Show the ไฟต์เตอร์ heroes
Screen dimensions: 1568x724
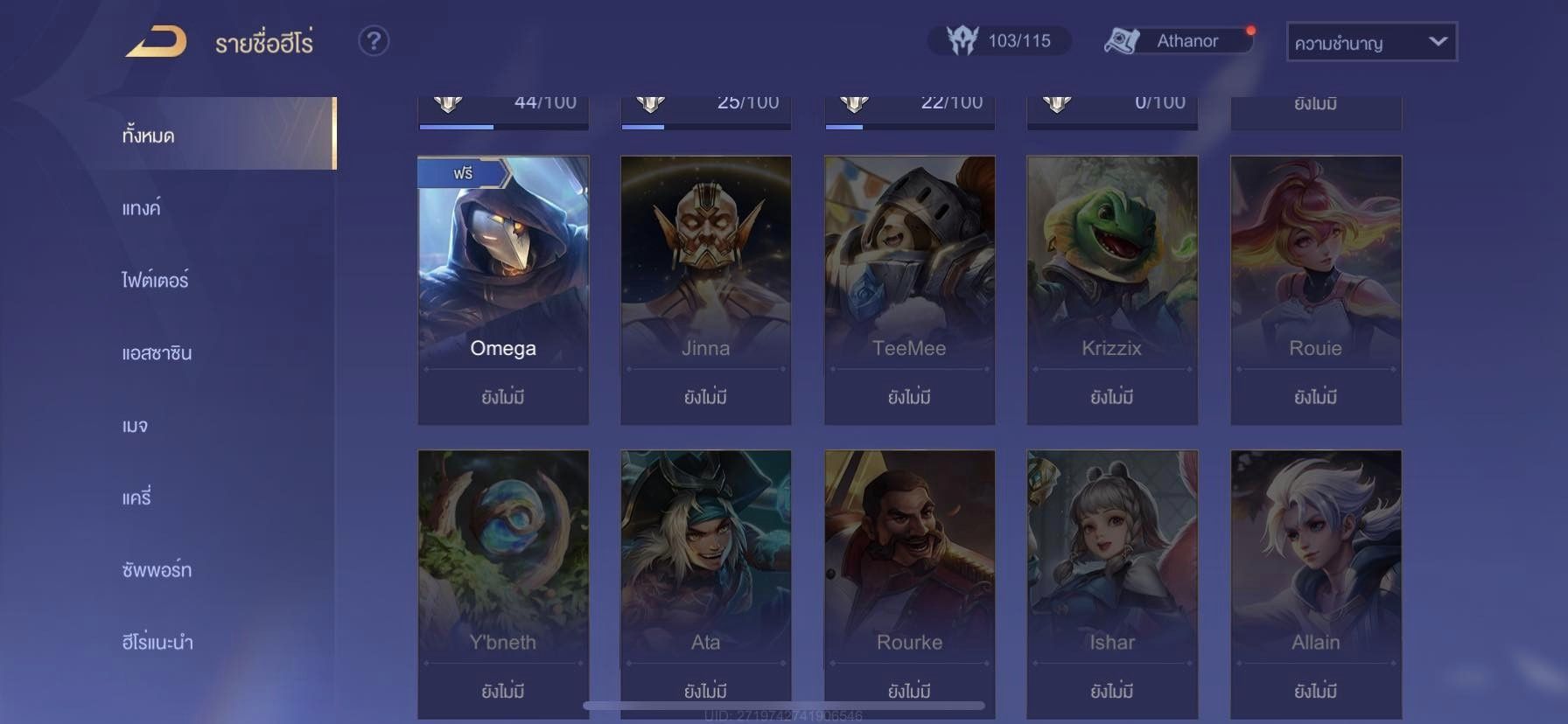pos(155,281)
